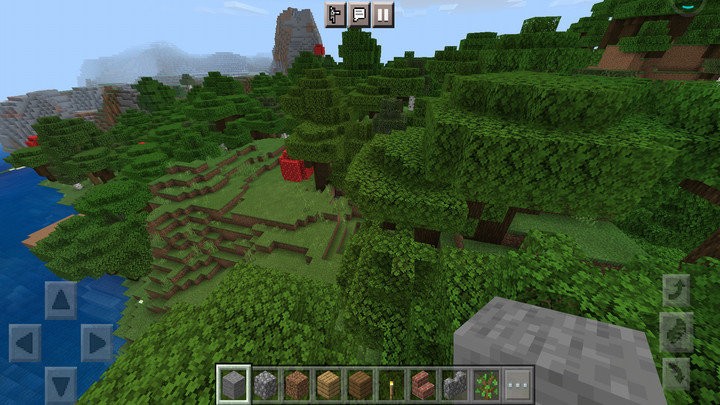
Task: Tap the D-pad forward arrow
Action: coord(60,299)
